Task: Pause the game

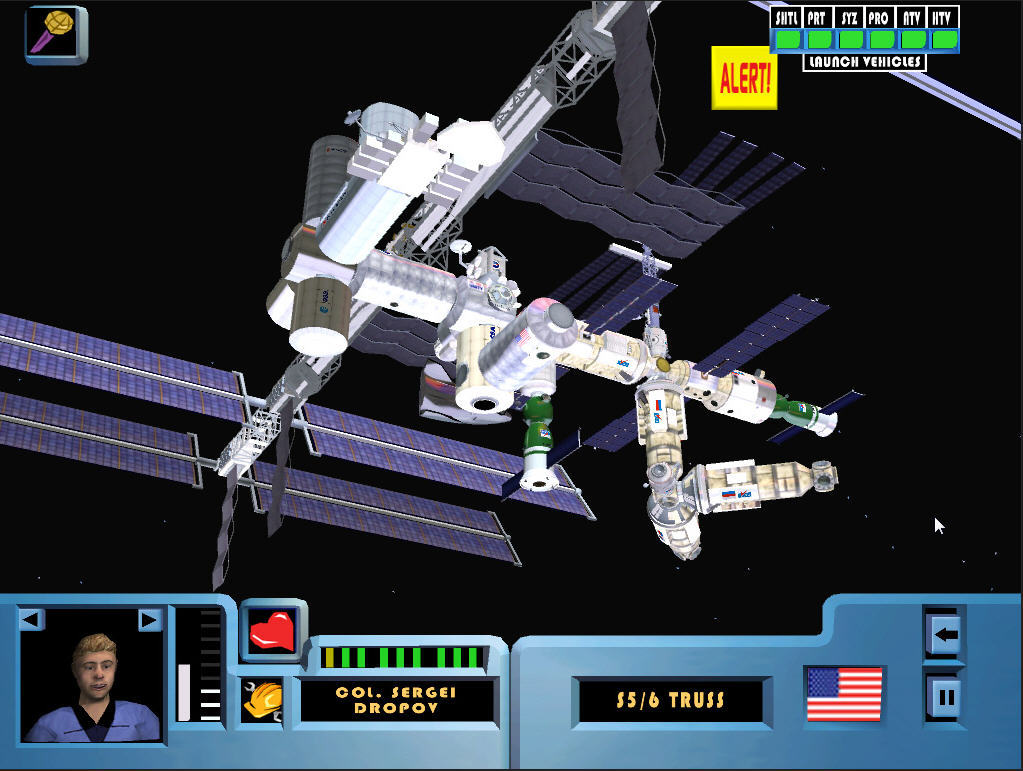Action: click(945, 694)
